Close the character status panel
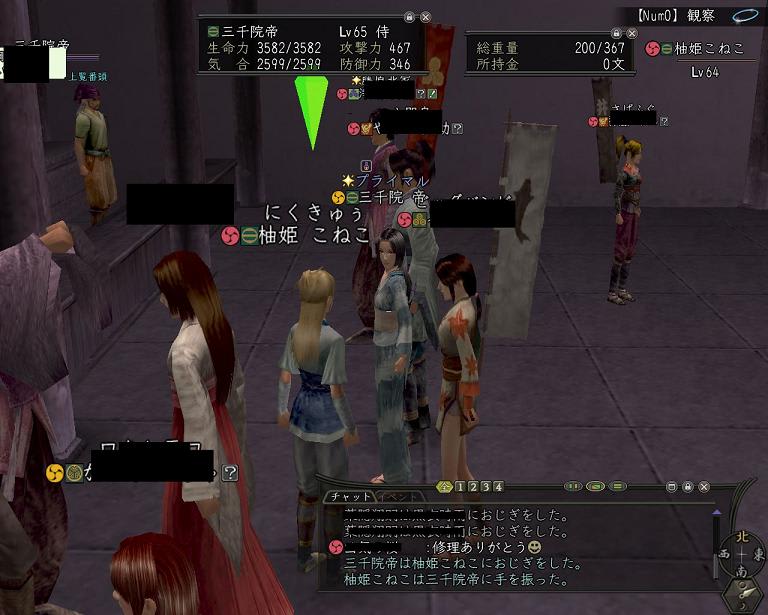 coord(426,18)
